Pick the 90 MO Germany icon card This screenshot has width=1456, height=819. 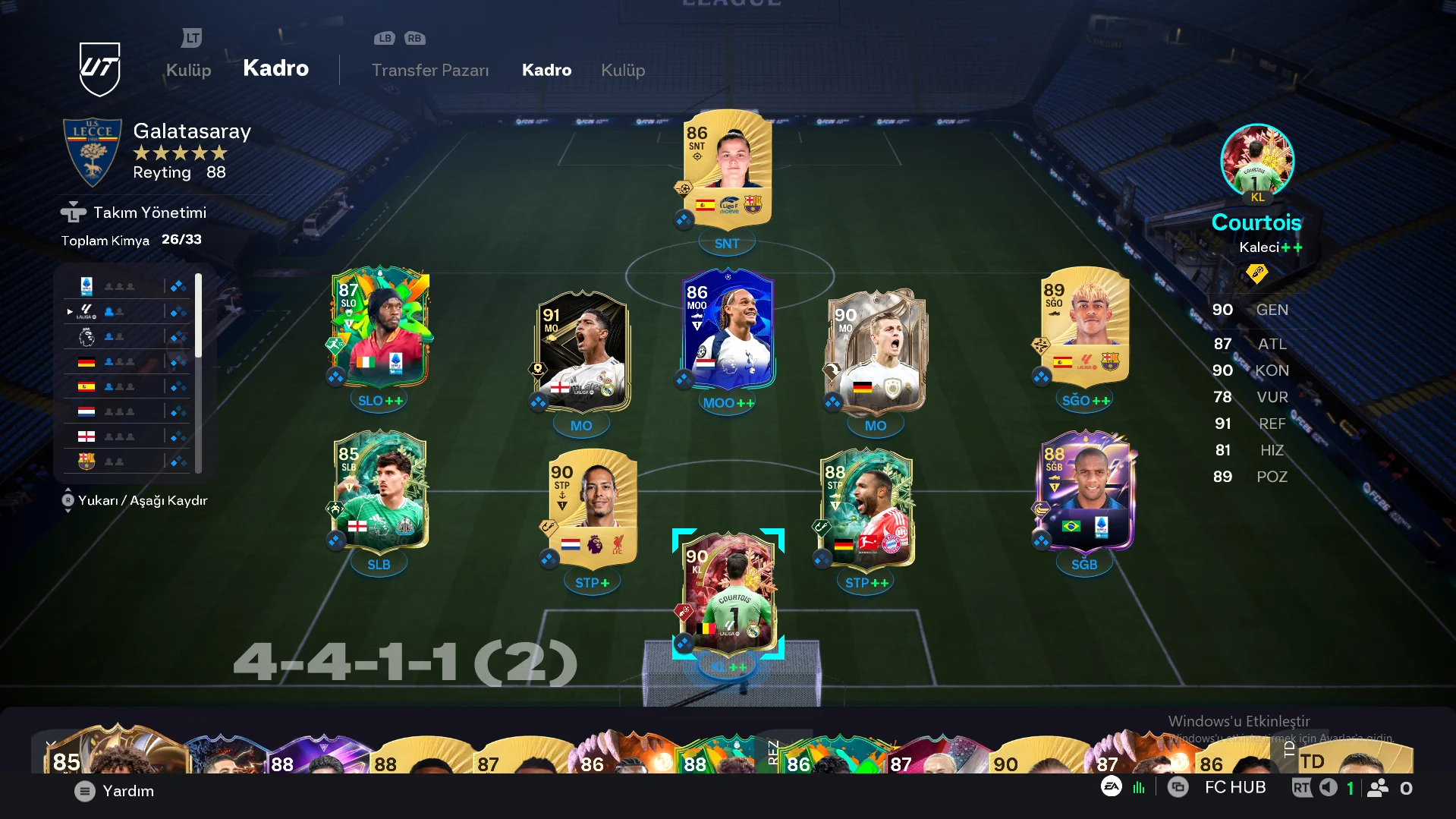pos(875,351)
